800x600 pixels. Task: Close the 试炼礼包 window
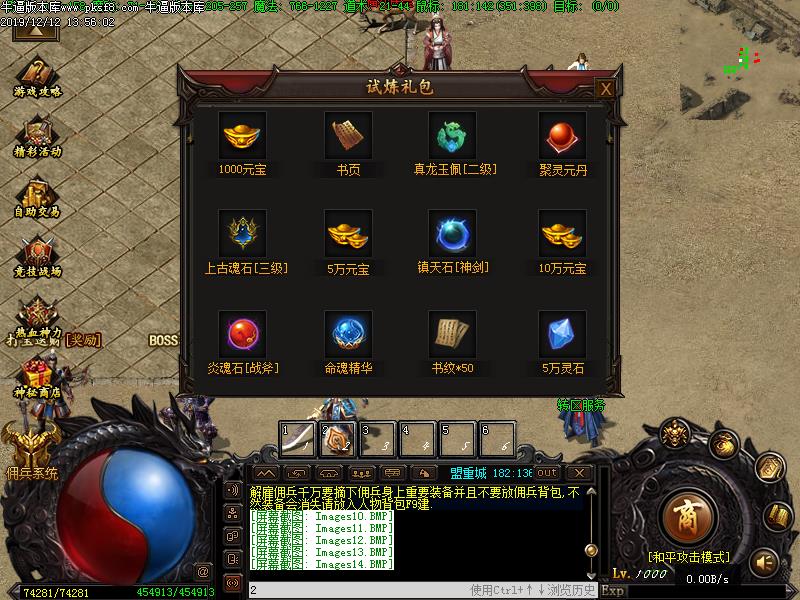[605, 89]
